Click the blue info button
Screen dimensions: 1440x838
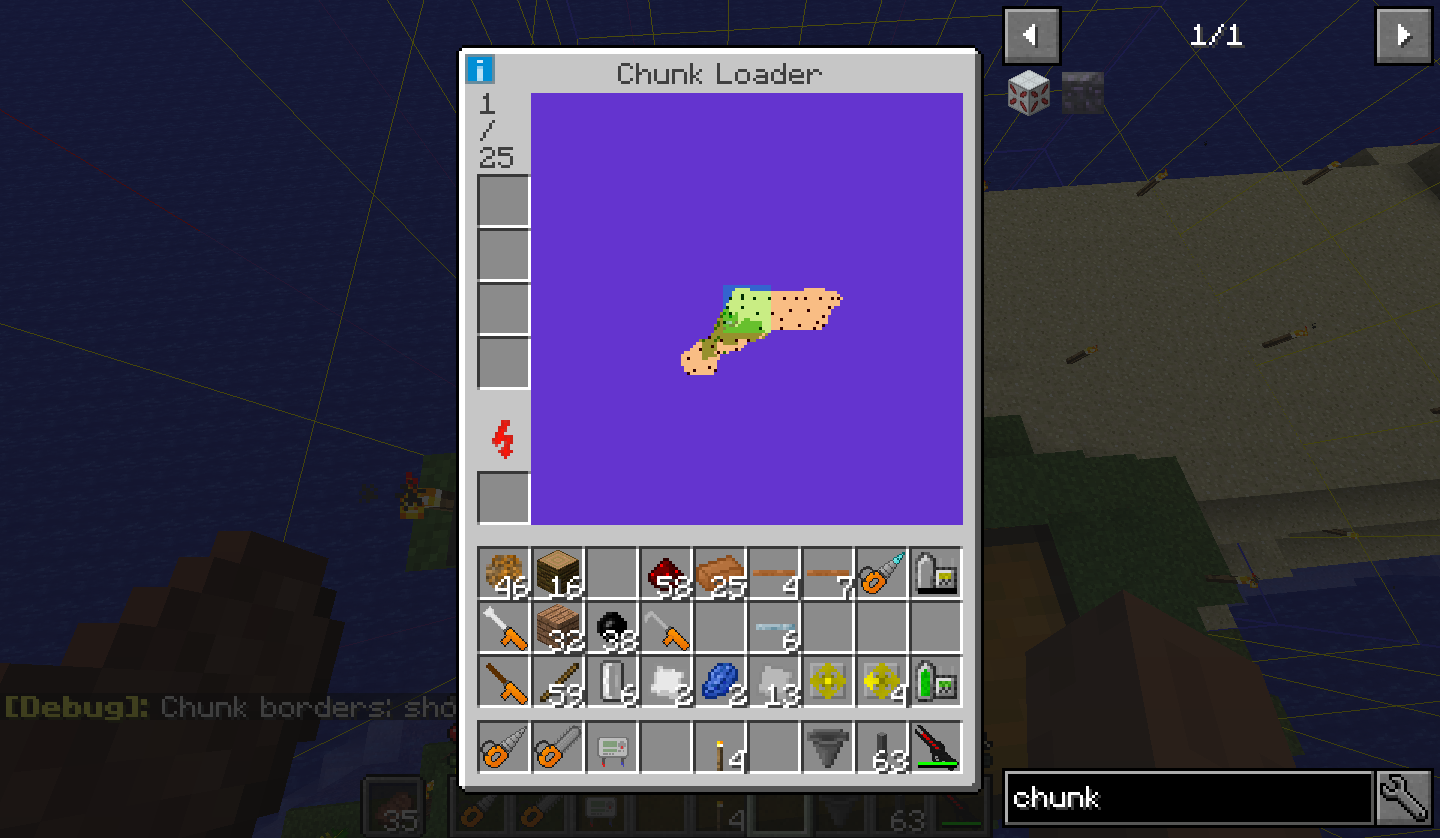coord(481,70)
